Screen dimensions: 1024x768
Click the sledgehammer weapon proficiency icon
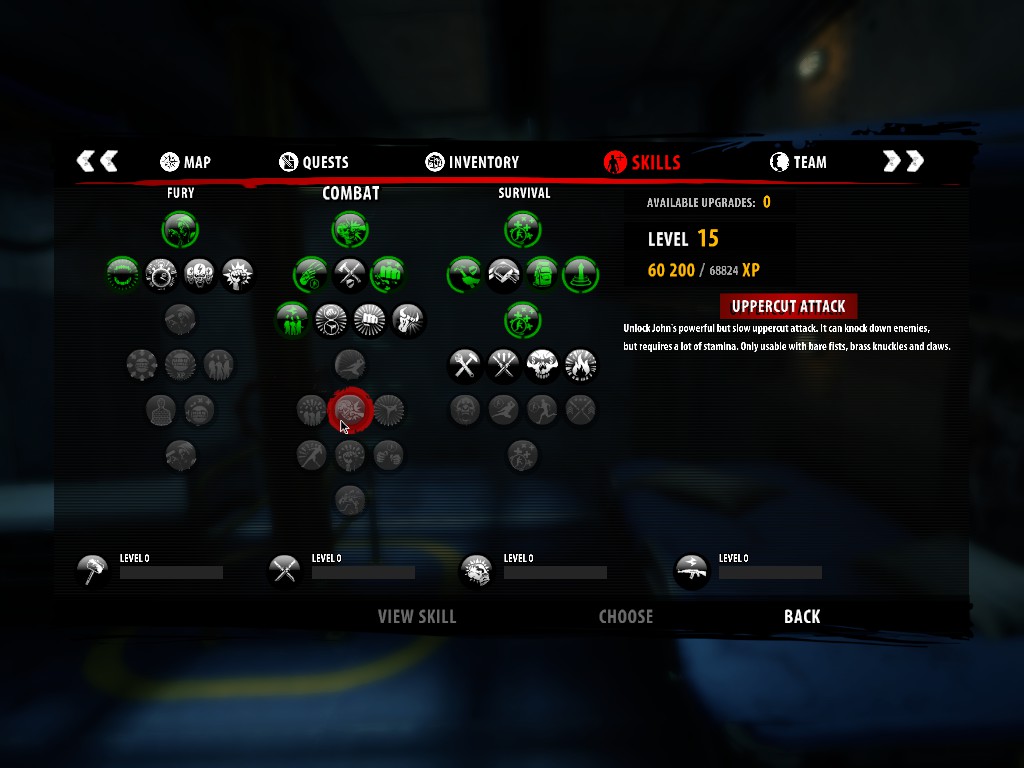(93, 570)
